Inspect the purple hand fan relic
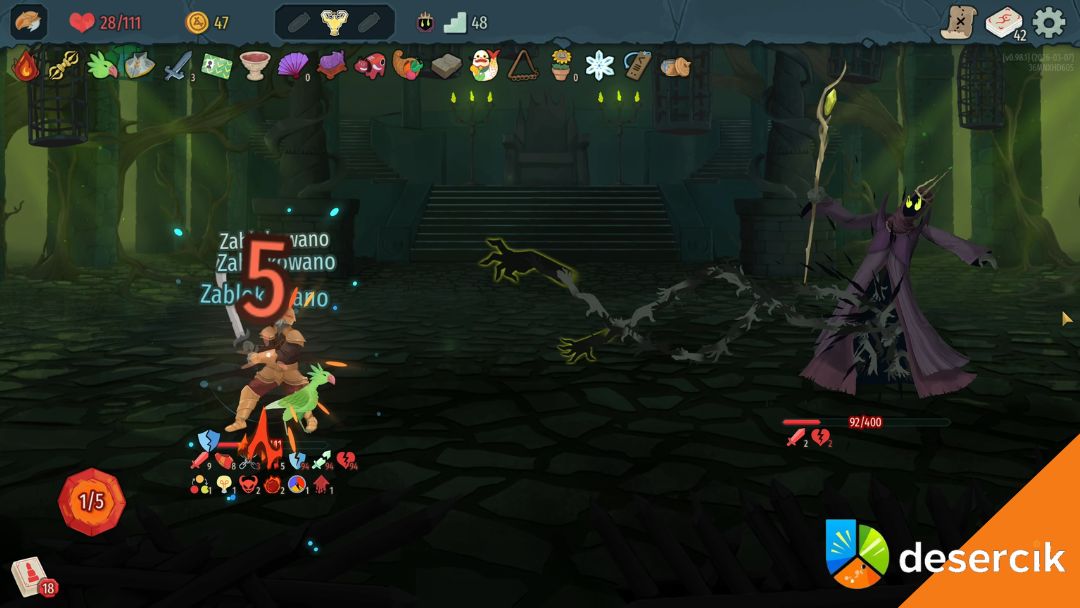The width and height of the screenshot is (1080, 608). 292,66
